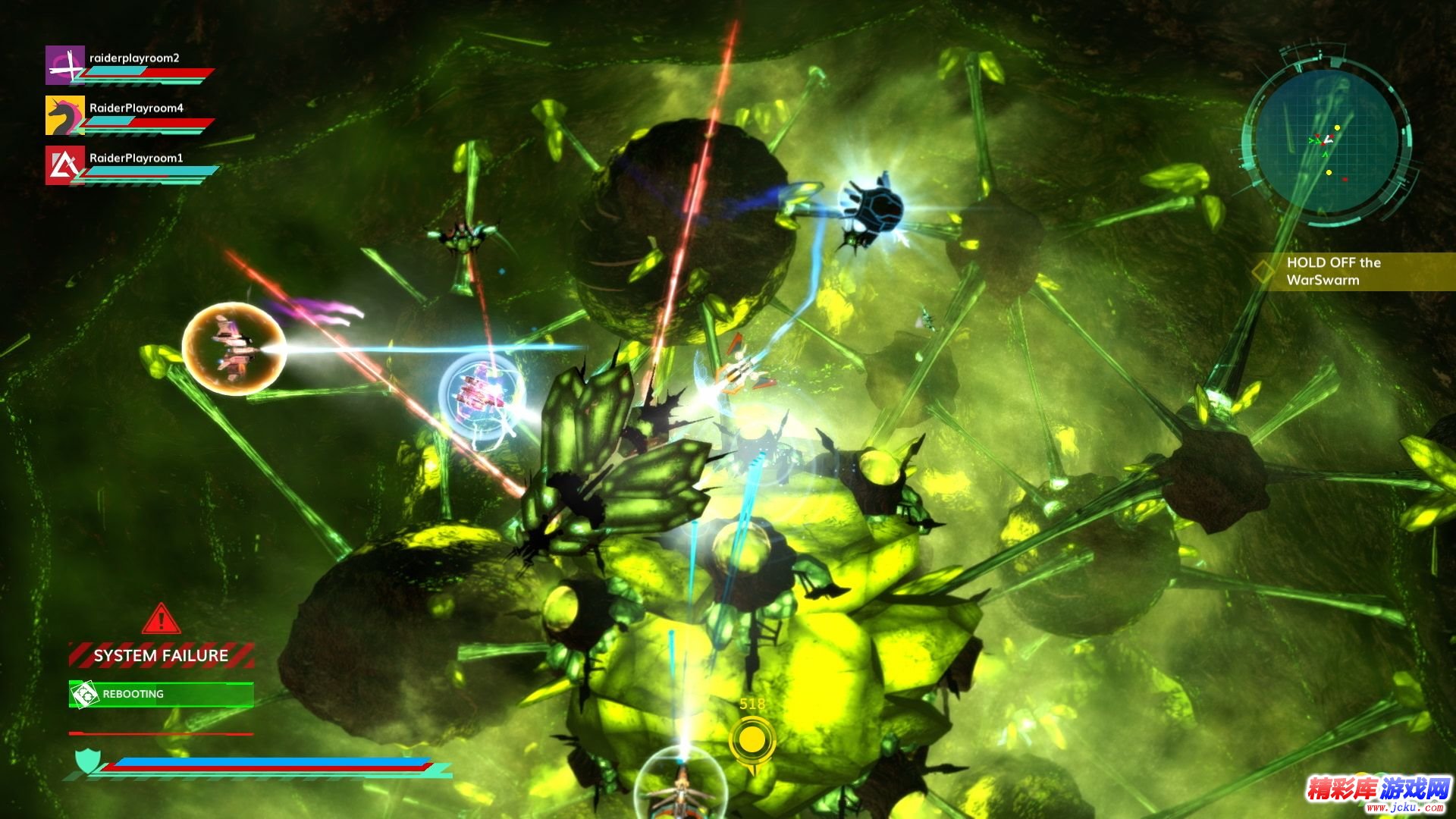Image resolution: width=1456 pixels, height=819 pixels.
Task: Click RaiderPlayroom4's unicorn avatar
Action: click(x=64, y=115)
